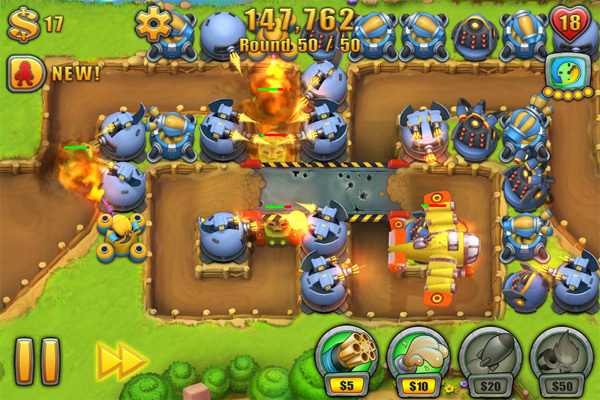Pause the game
Screen dimensions: 600x400
tap(37, 361)
